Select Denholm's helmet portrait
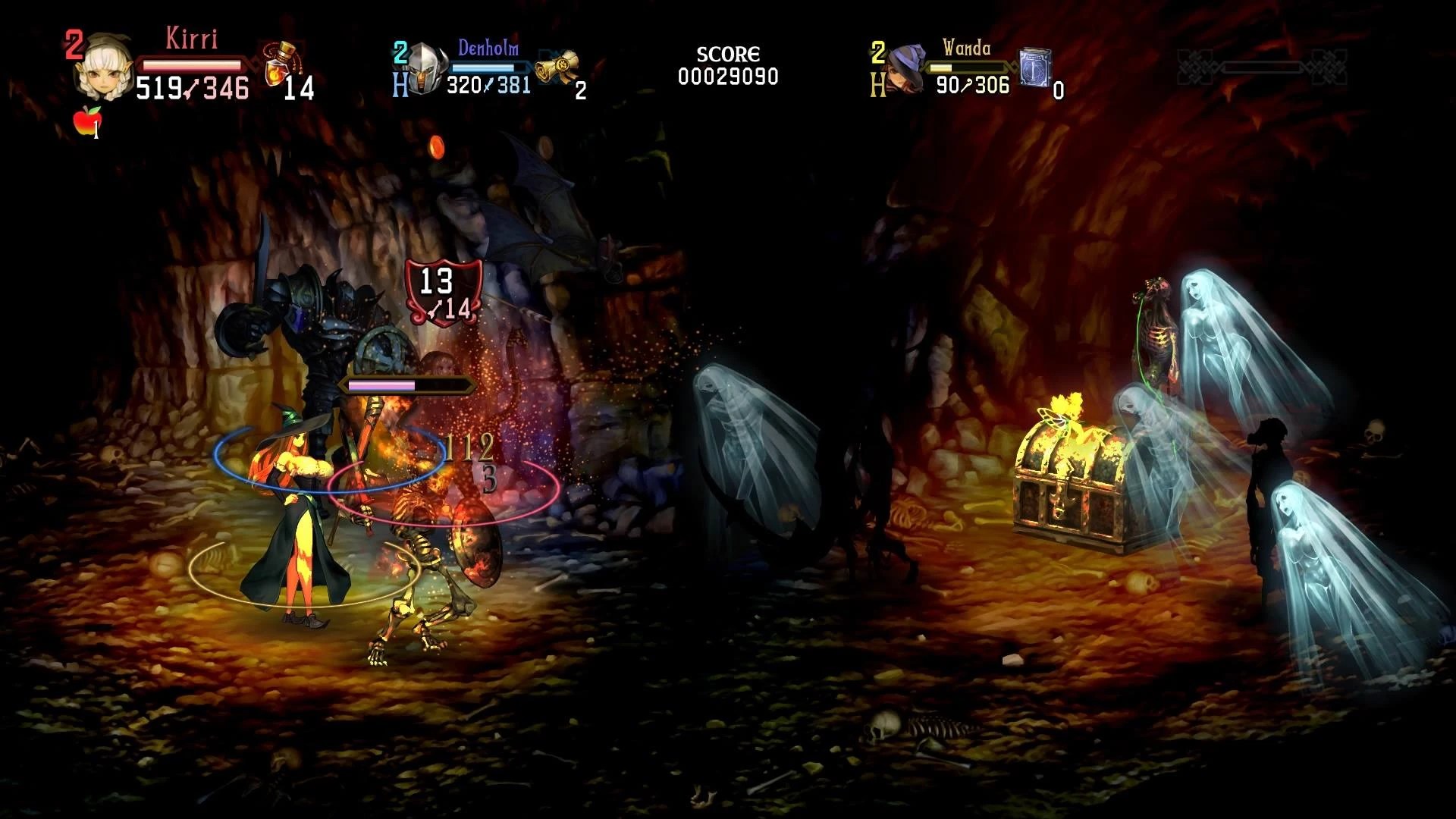The width and height of the screenshot is (1456, 819). (427, 69)
